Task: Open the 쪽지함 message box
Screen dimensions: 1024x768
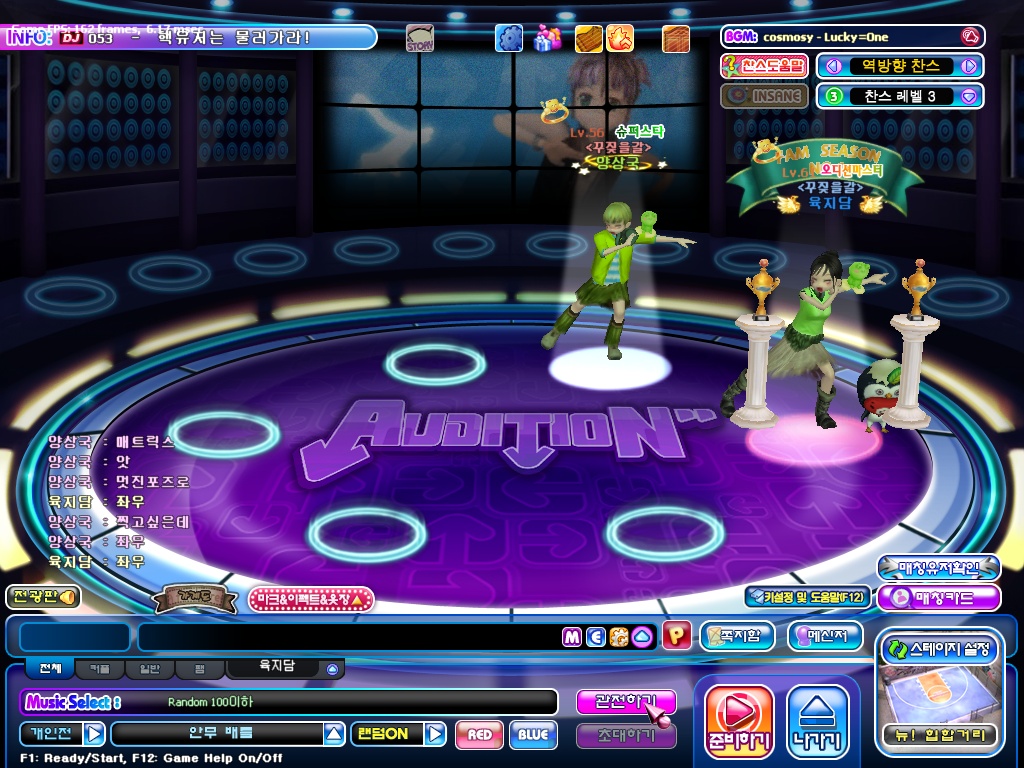Action: click(x=737, y=636)
